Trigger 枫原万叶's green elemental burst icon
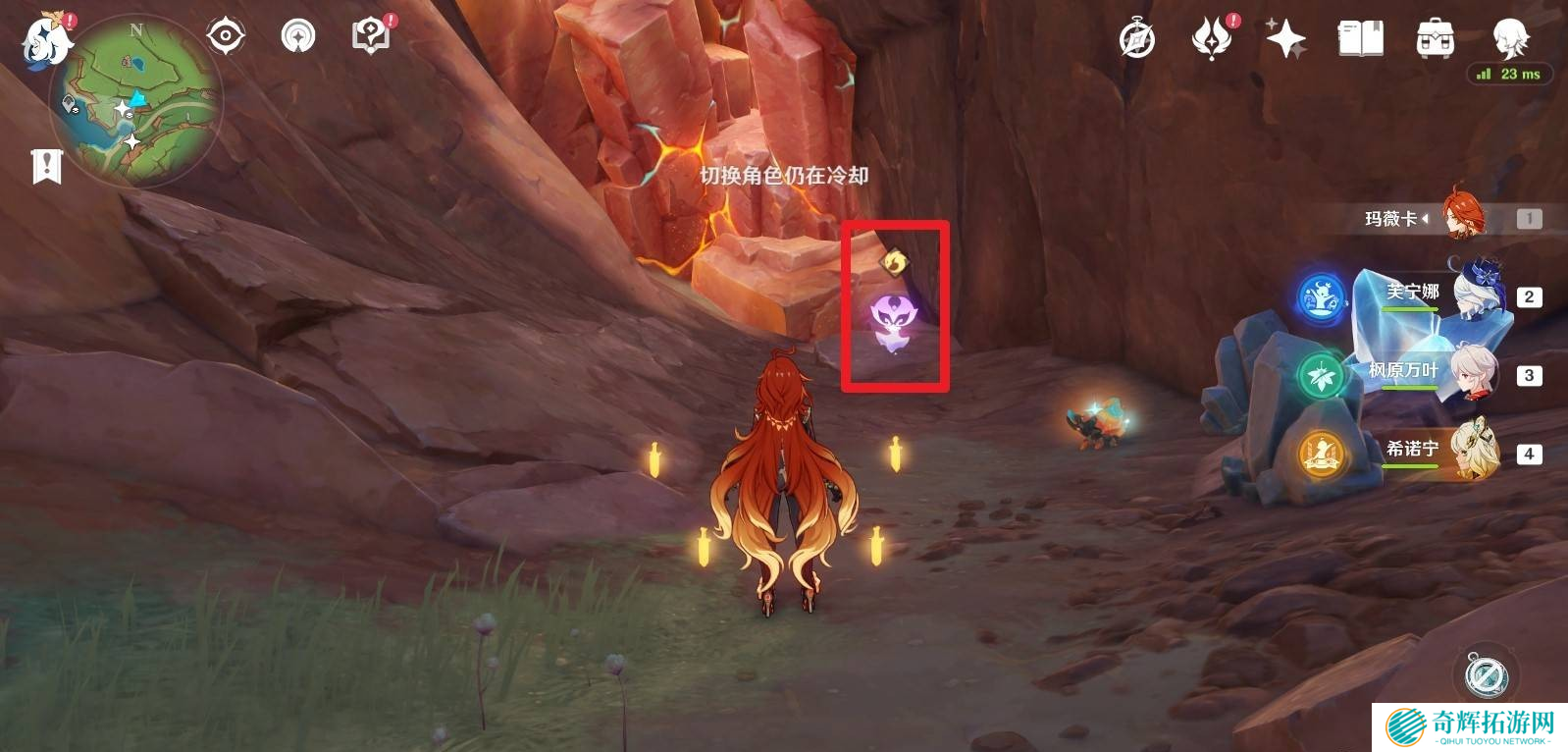Image resolution: width=1568 pixels, height=752 pixels. 1321,375
